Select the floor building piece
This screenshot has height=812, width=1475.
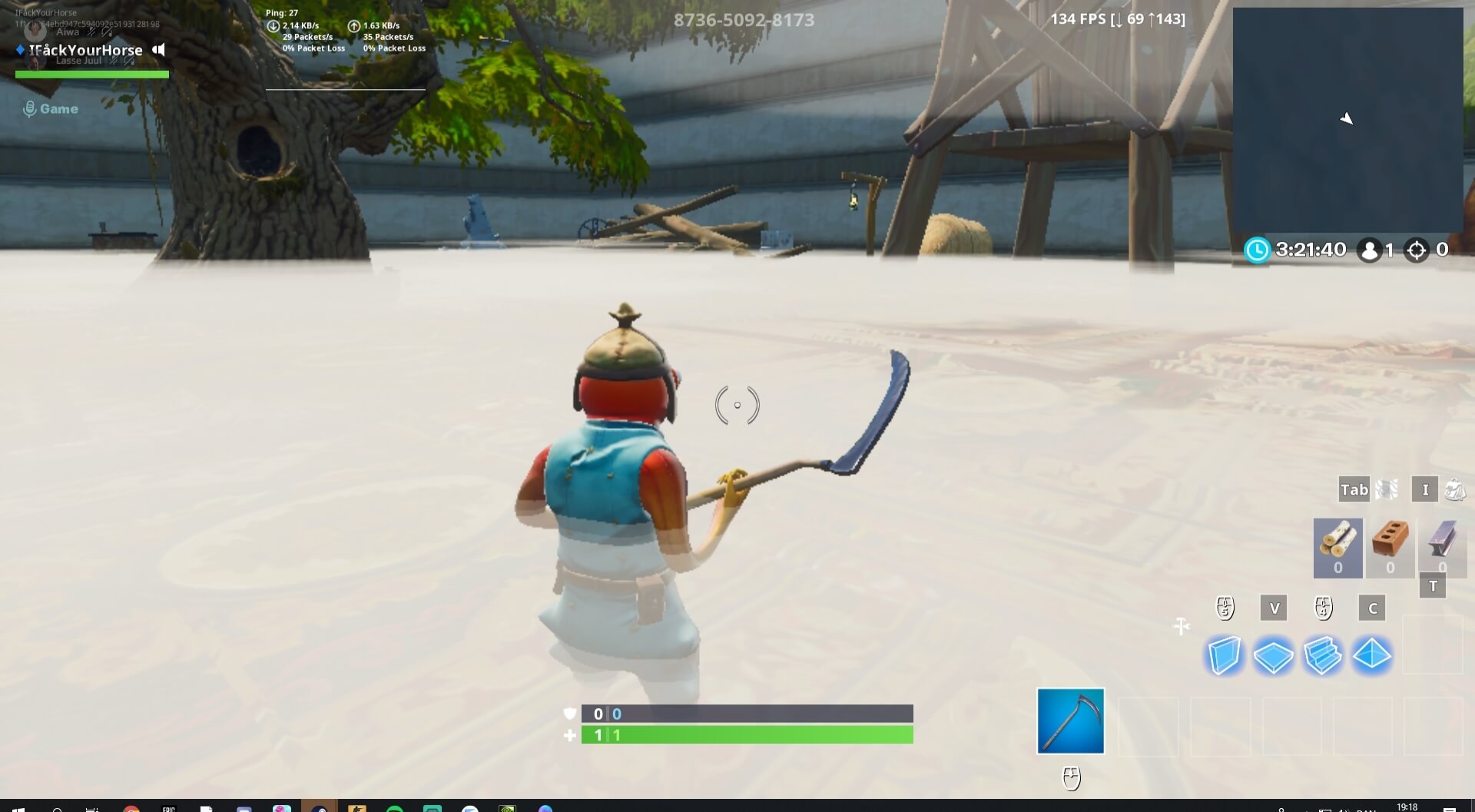(1273, 657)
